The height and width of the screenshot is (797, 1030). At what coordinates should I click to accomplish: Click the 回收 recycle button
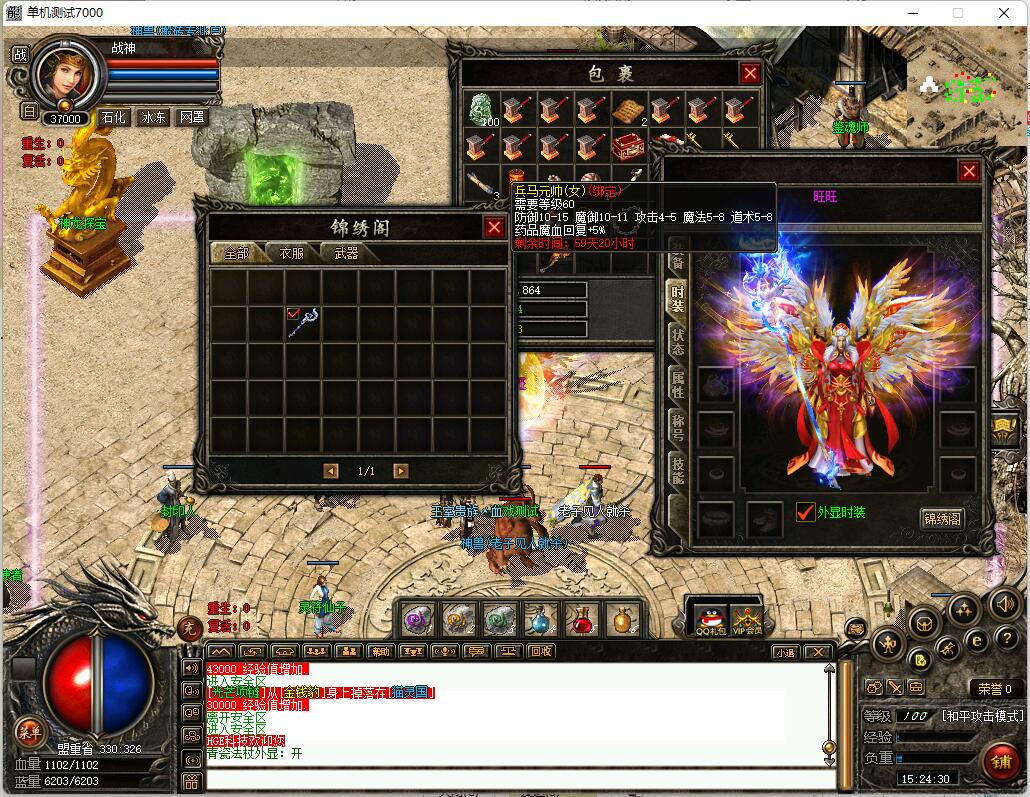click(x=541, y=651)
